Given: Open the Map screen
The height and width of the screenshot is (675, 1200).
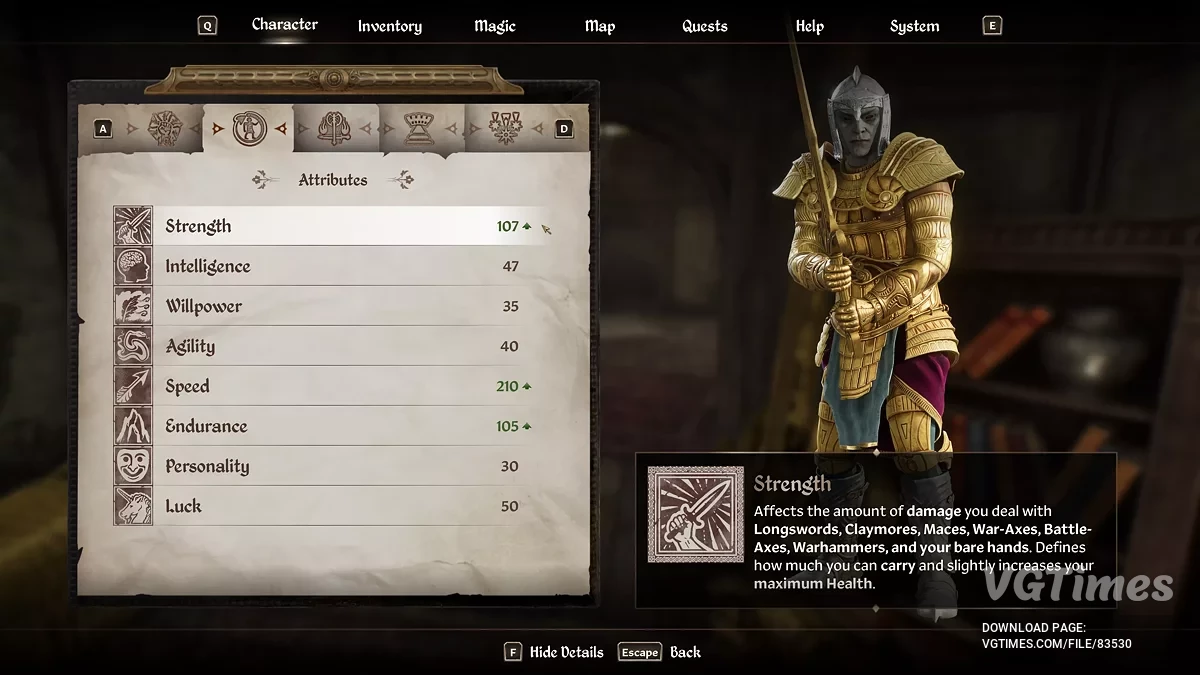Looking at the screenshot, I should [600, 26].
